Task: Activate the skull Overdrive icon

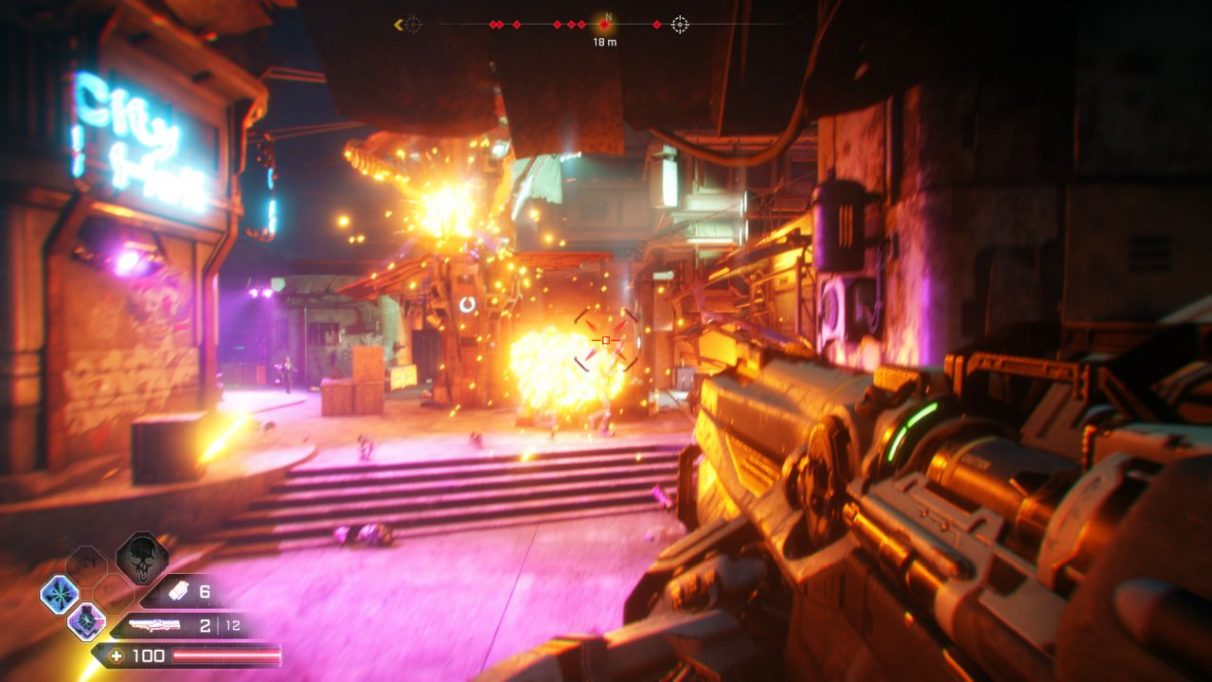Action: (x=141, y=559)
